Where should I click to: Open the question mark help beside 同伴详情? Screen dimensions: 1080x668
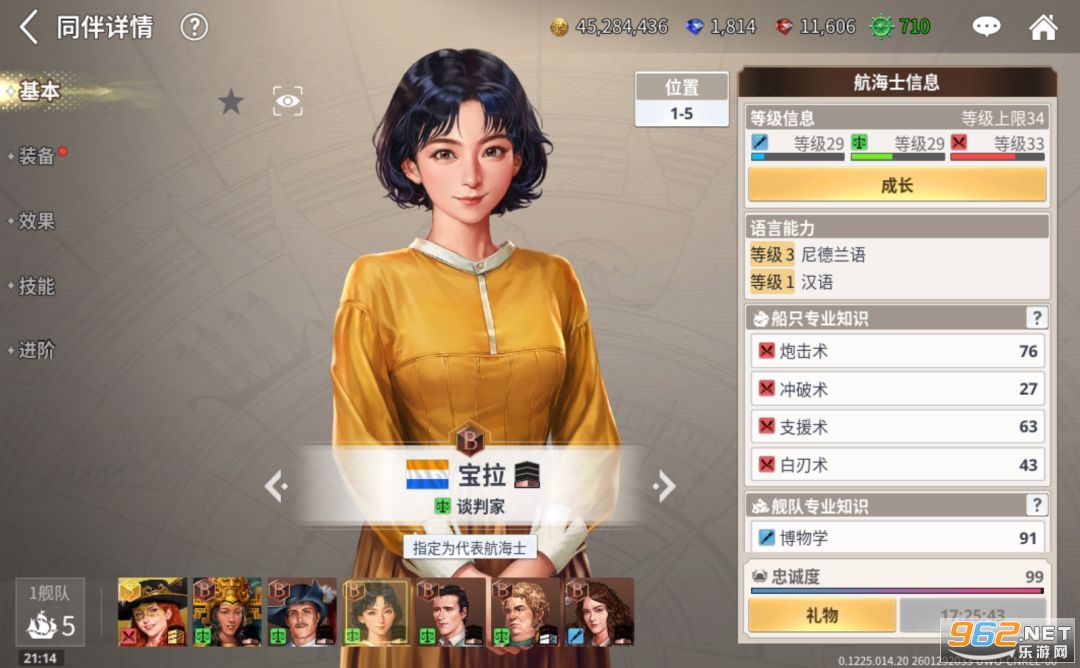point(194,27)
